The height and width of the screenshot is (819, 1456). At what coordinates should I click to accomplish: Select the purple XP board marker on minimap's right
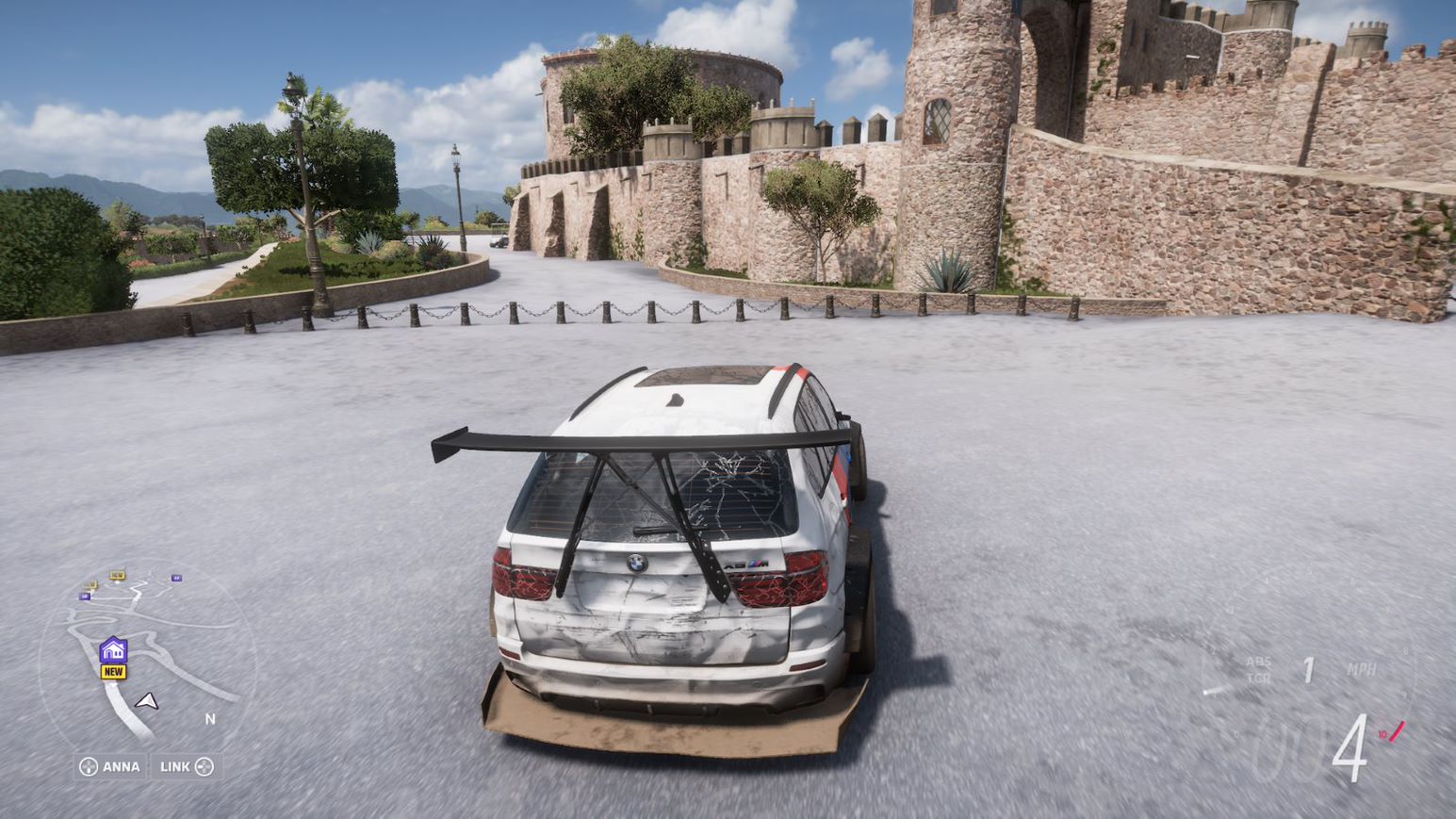[x=175, y=579]
